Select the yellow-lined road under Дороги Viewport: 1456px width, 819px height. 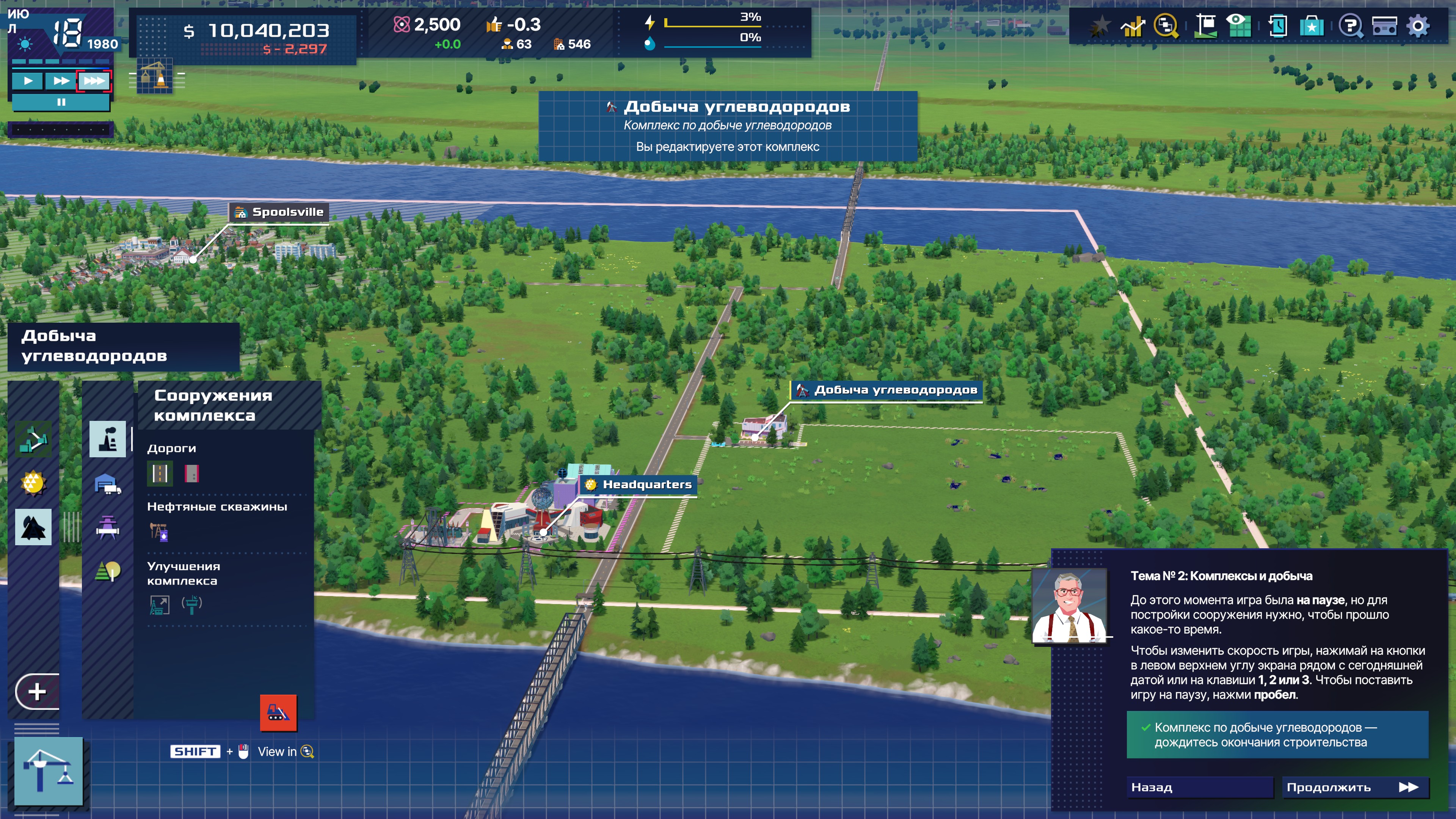[x=160, y=473]
